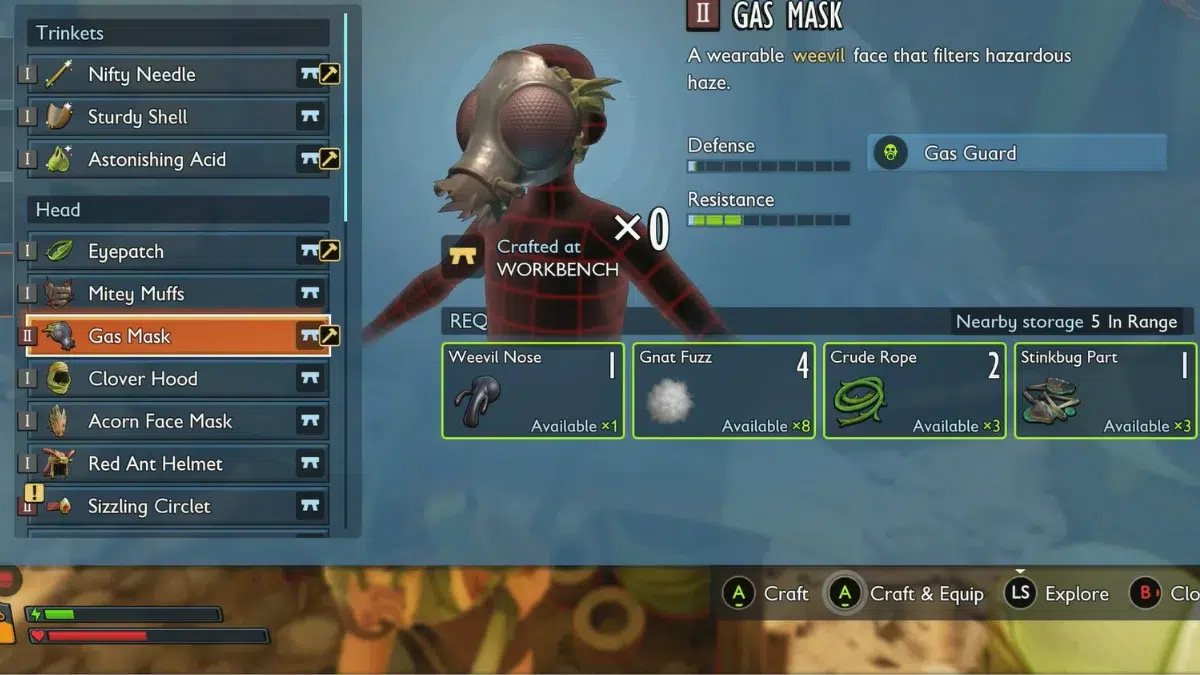Collapse the Head category header
Image resolution: width=1200 pixels, height=675 pixels.
(x=177, y=210)
